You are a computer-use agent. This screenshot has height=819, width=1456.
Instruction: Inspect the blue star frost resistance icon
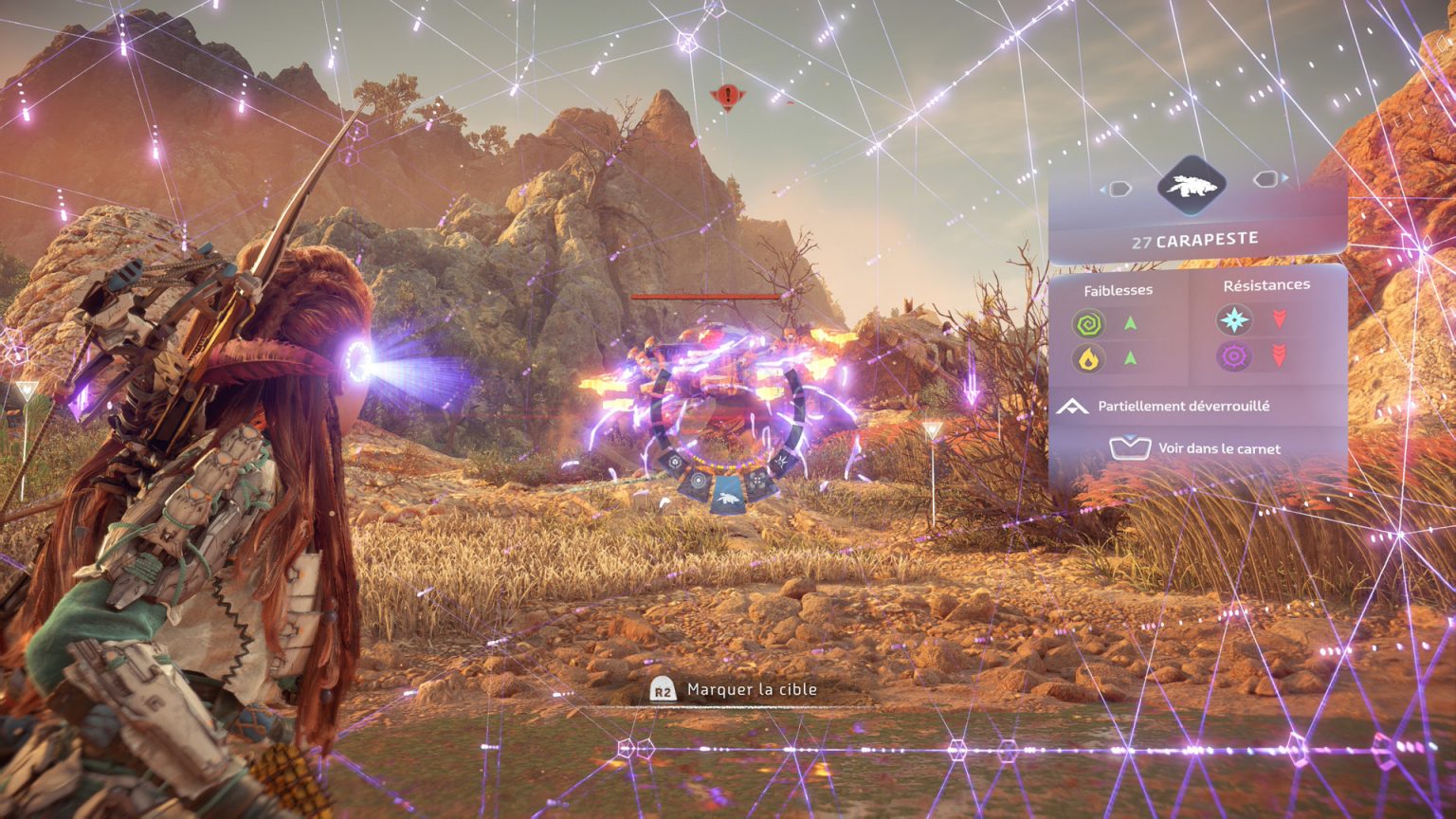pos(1234,320)
